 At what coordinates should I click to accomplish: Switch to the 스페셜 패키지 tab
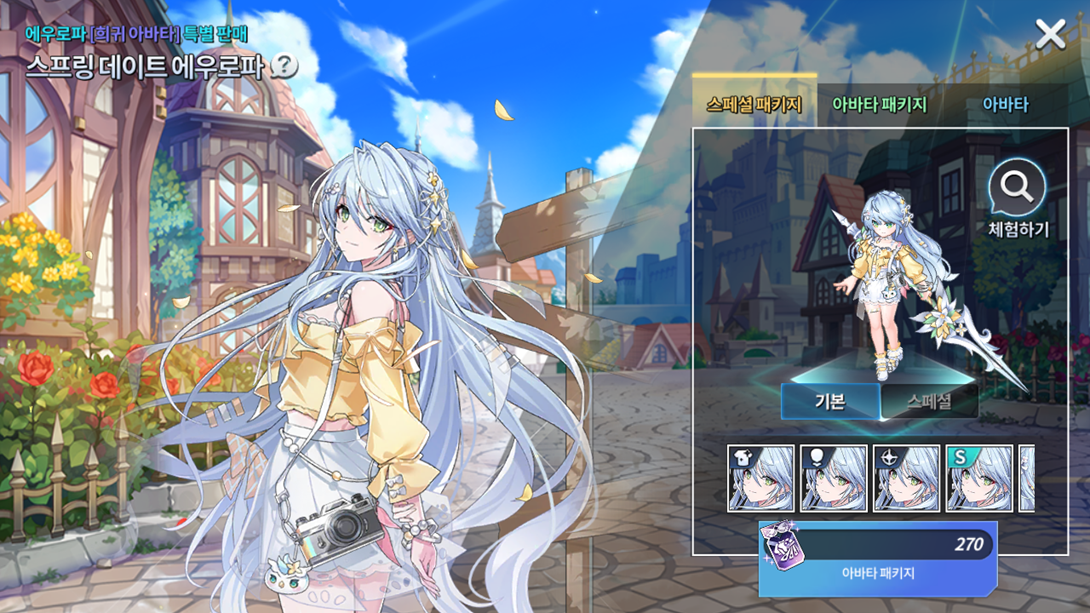pyautogui.click(x=754, y=104)
